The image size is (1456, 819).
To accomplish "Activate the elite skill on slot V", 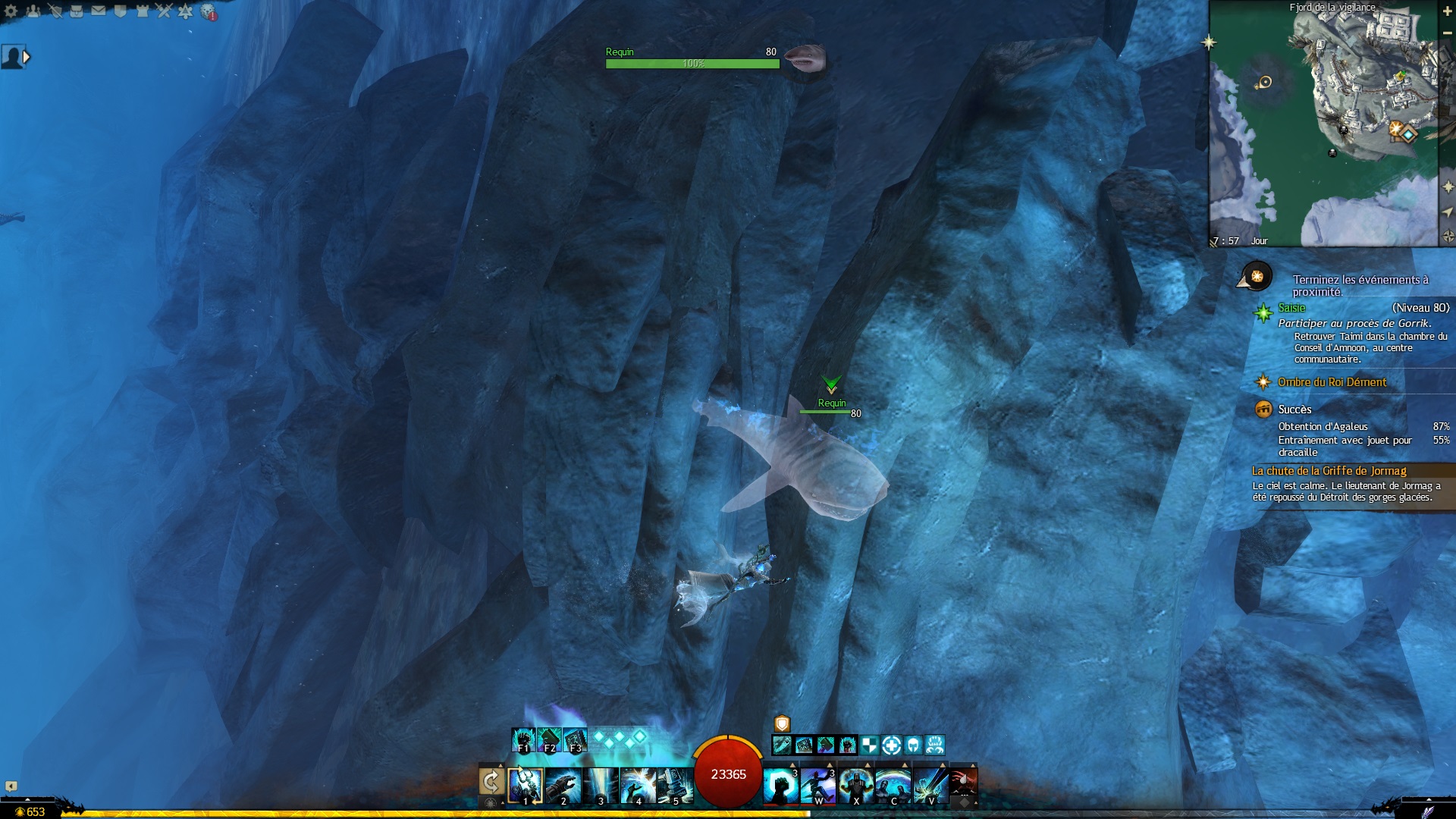I will click(930, 786).
